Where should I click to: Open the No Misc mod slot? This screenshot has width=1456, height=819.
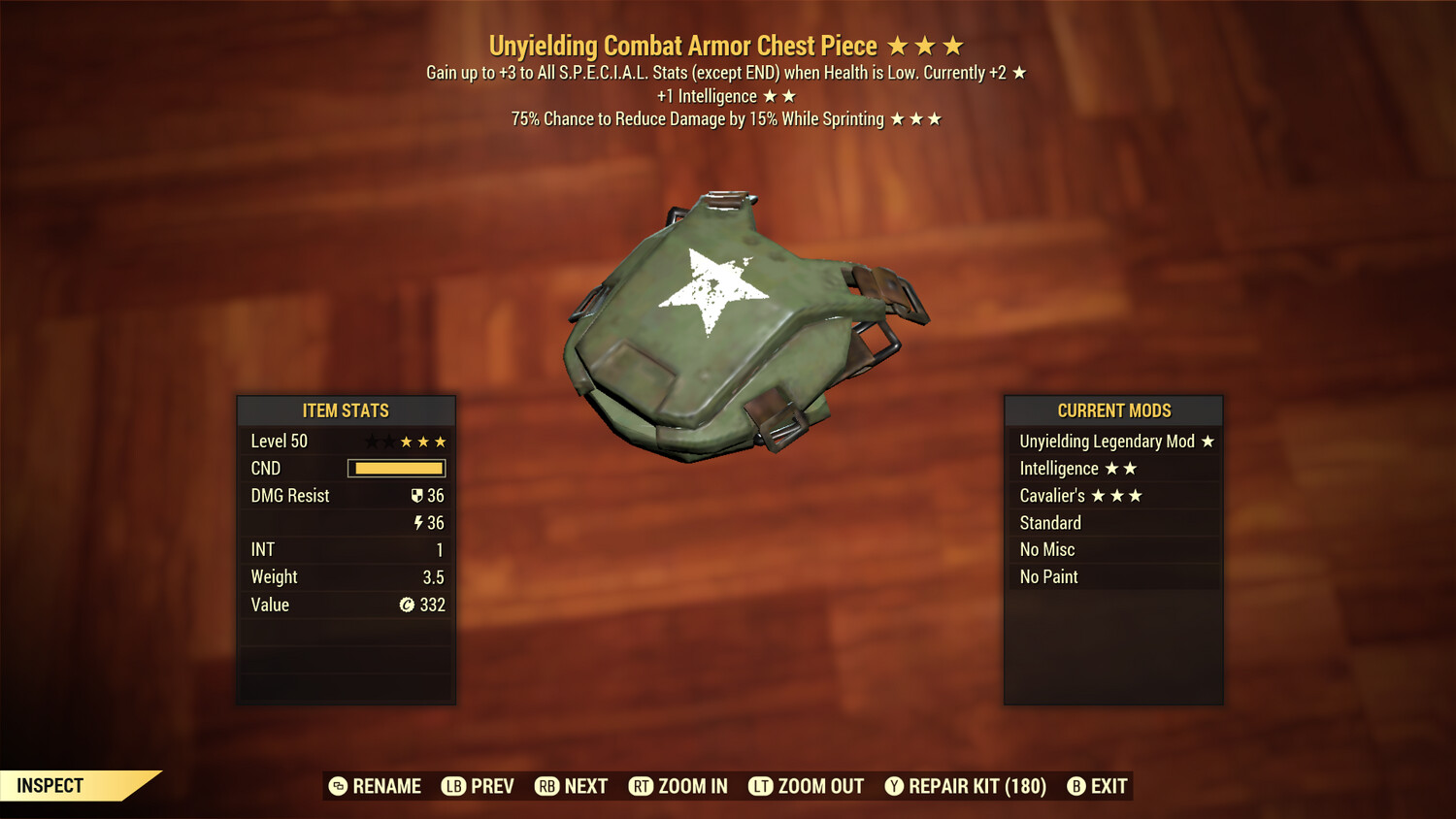(x=1047, y=549)
